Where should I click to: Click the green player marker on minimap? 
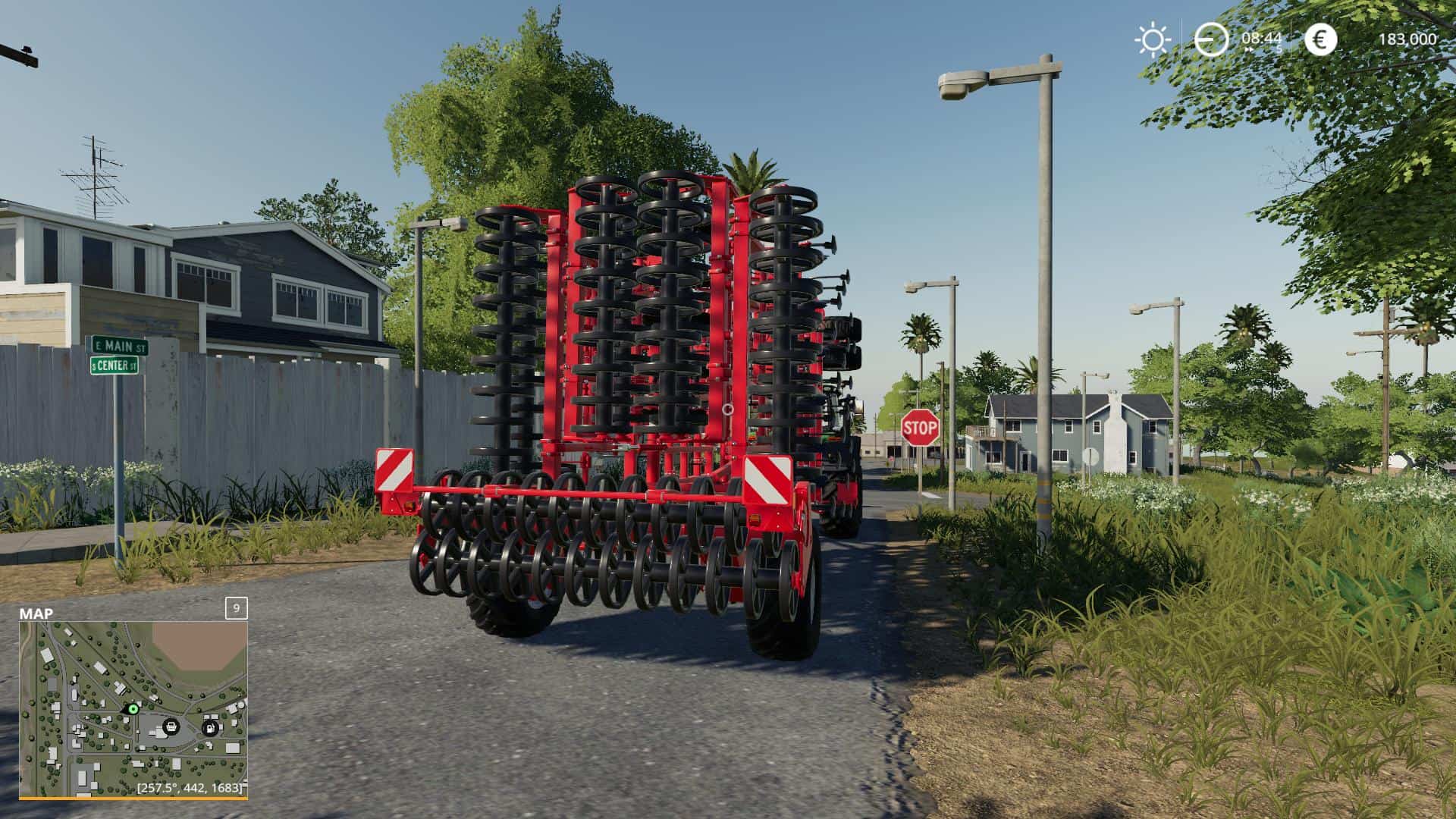coord(133,709)
